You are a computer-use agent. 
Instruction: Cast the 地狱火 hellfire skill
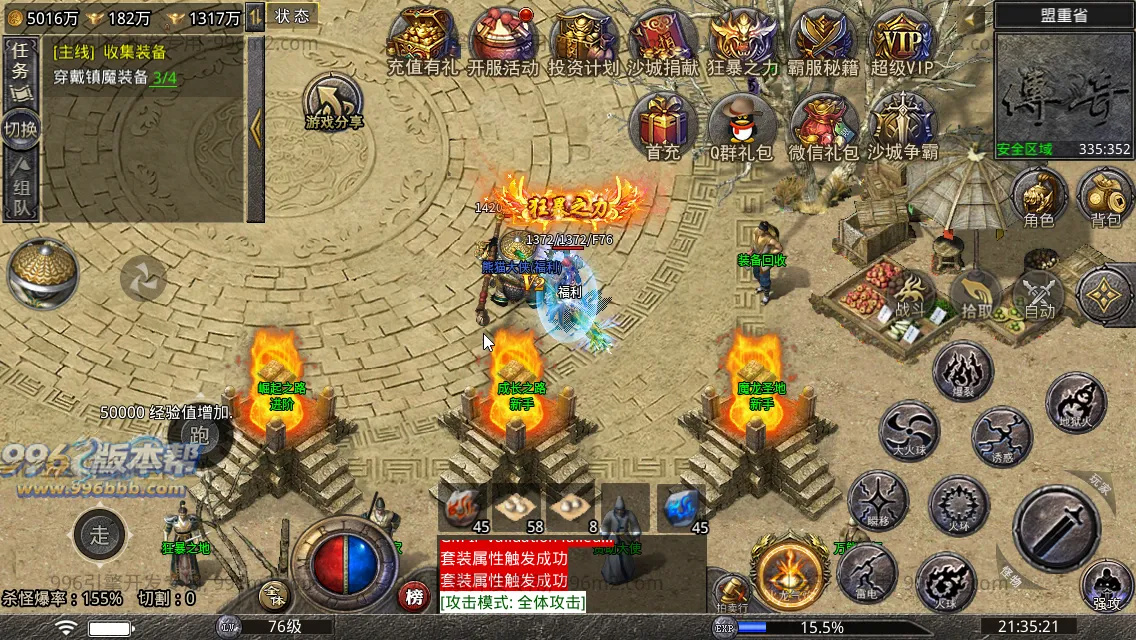tap(1075, 403)
